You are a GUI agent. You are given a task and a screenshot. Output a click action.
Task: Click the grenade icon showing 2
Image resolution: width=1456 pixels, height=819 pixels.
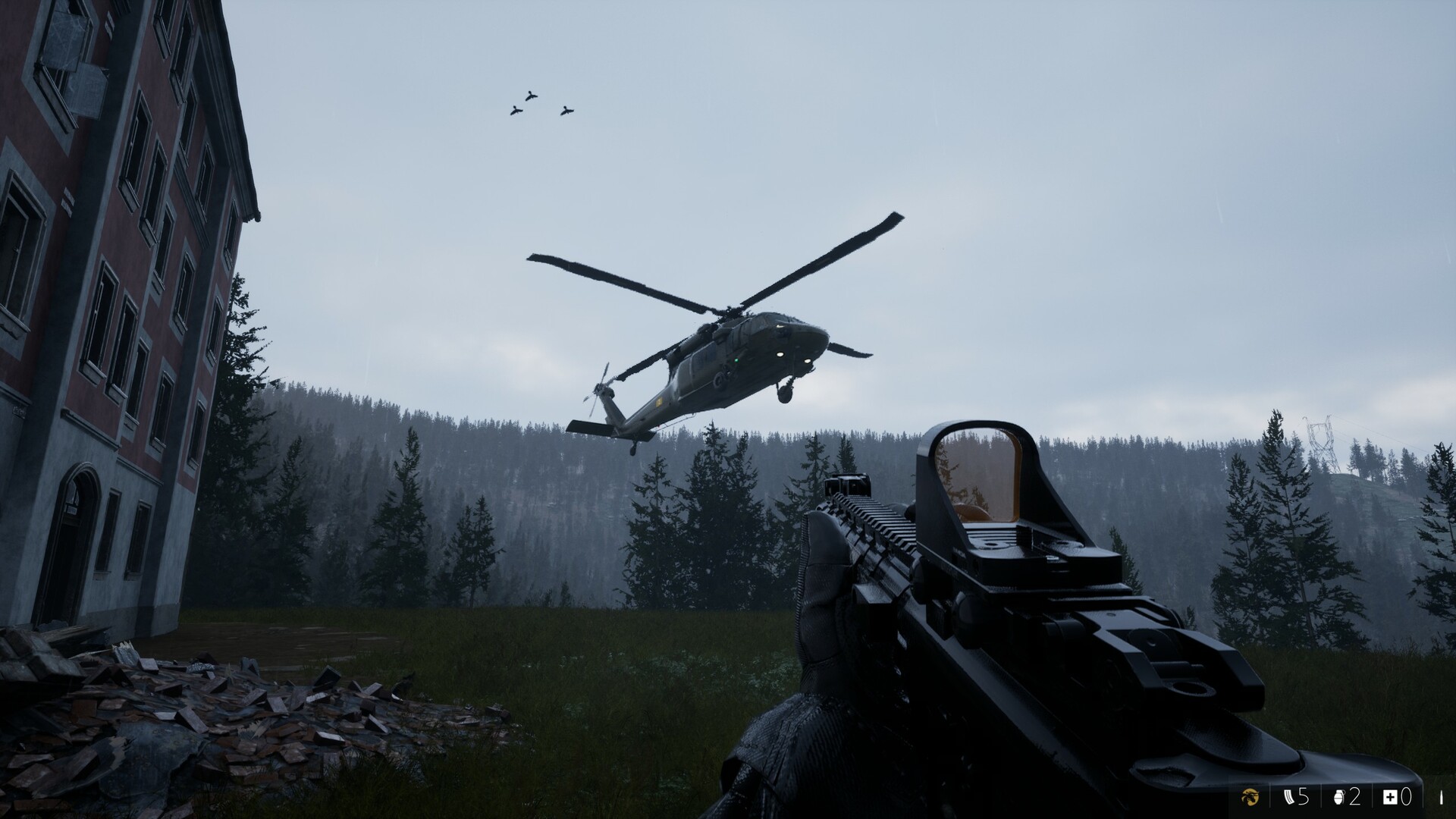point(1338,797)
